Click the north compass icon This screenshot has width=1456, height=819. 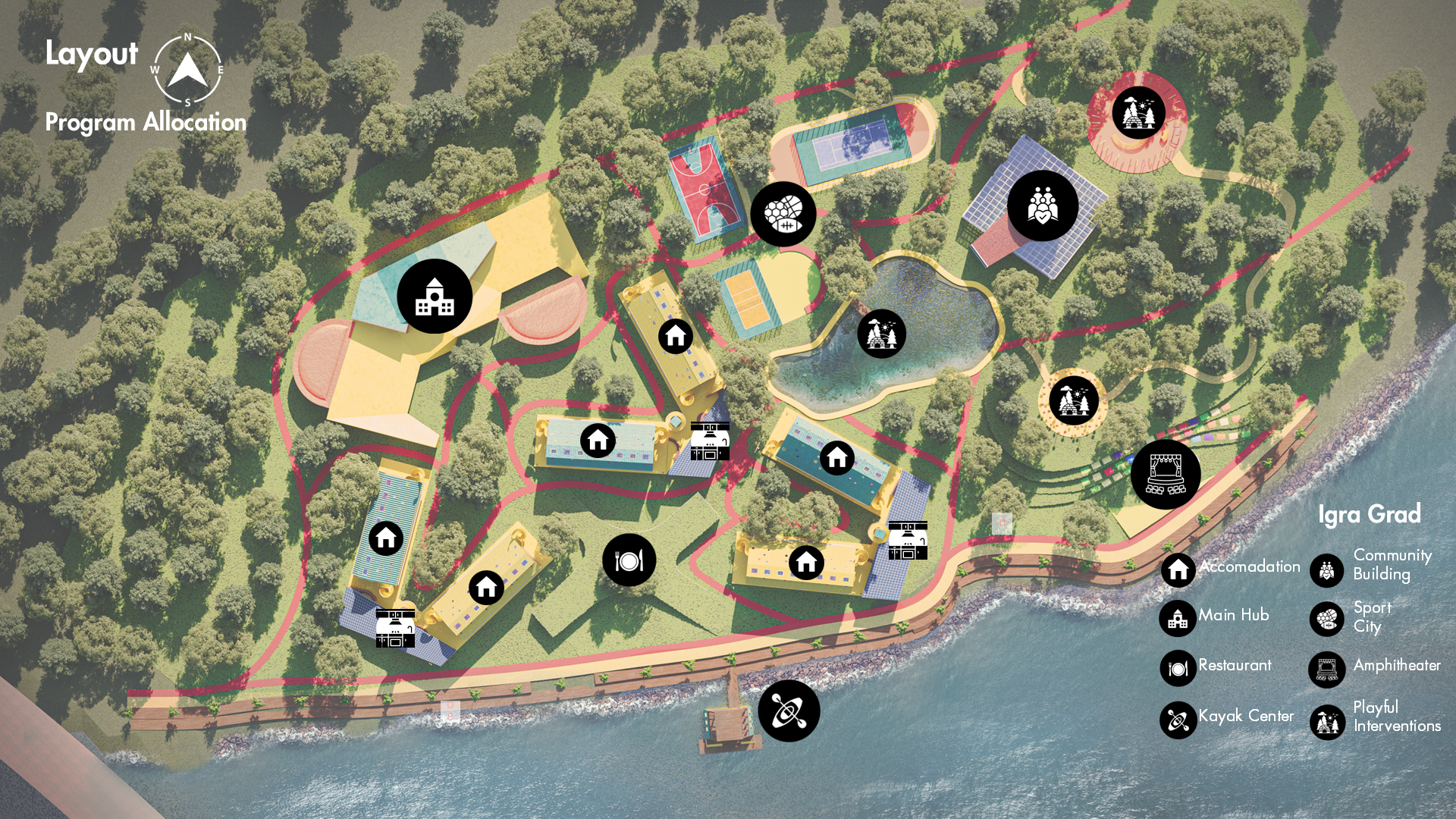pos(187,70)
